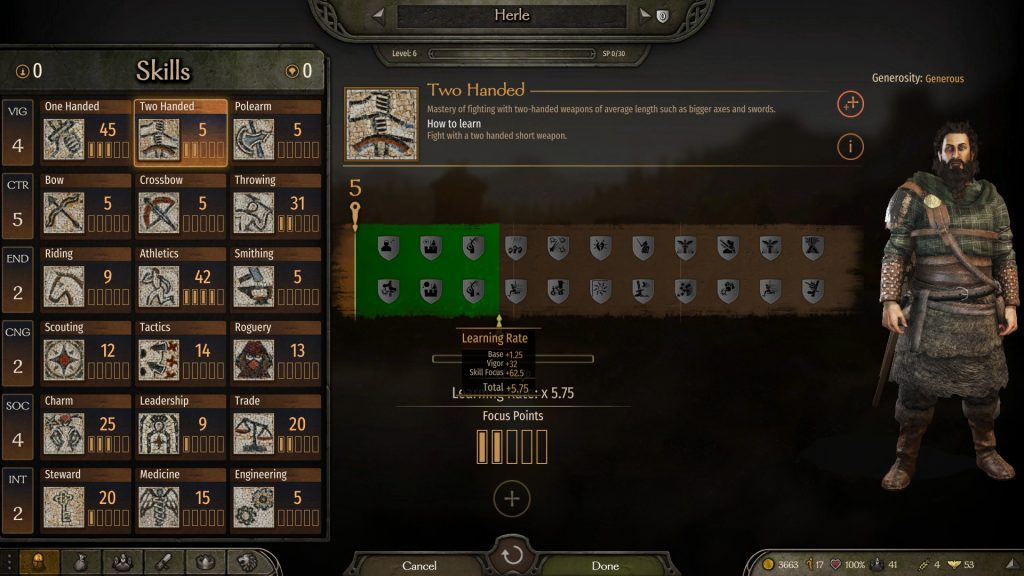
Task: Open the Tactics skill
Action: (181, 353)
